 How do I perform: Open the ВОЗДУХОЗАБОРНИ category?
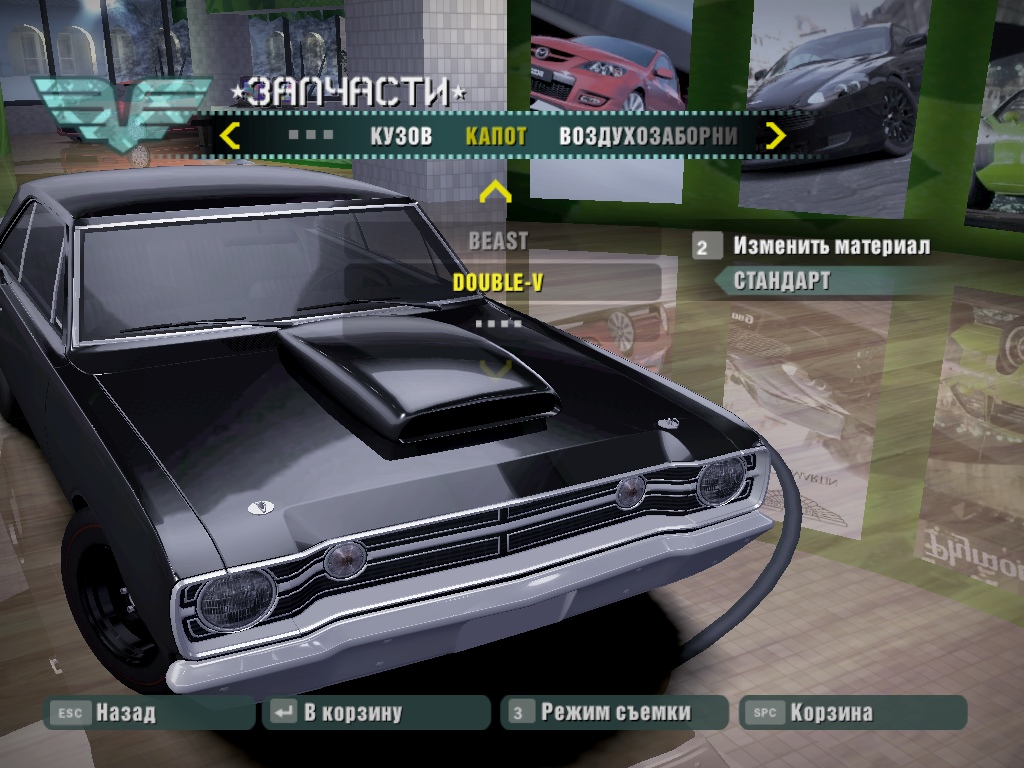(x=648, y=137)
